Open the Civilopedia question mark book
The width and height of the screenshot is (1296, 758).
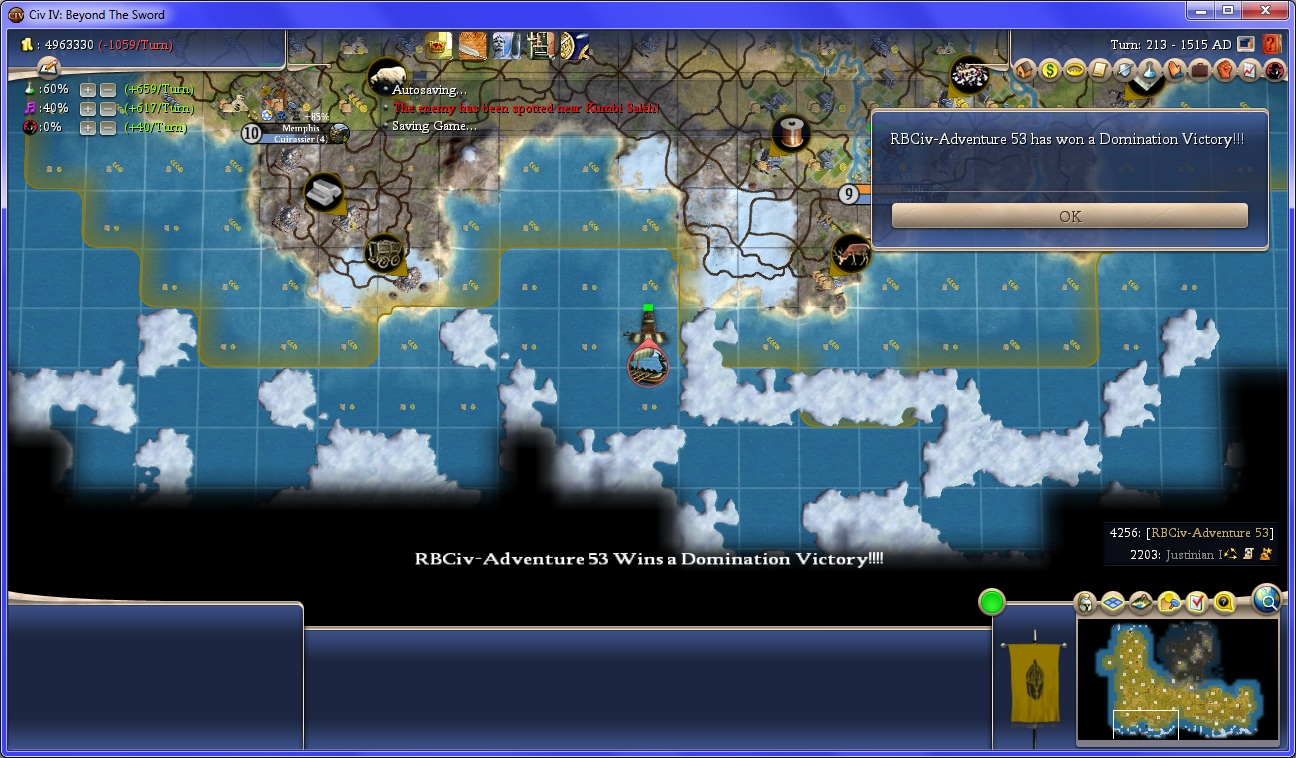(1271, 44)
